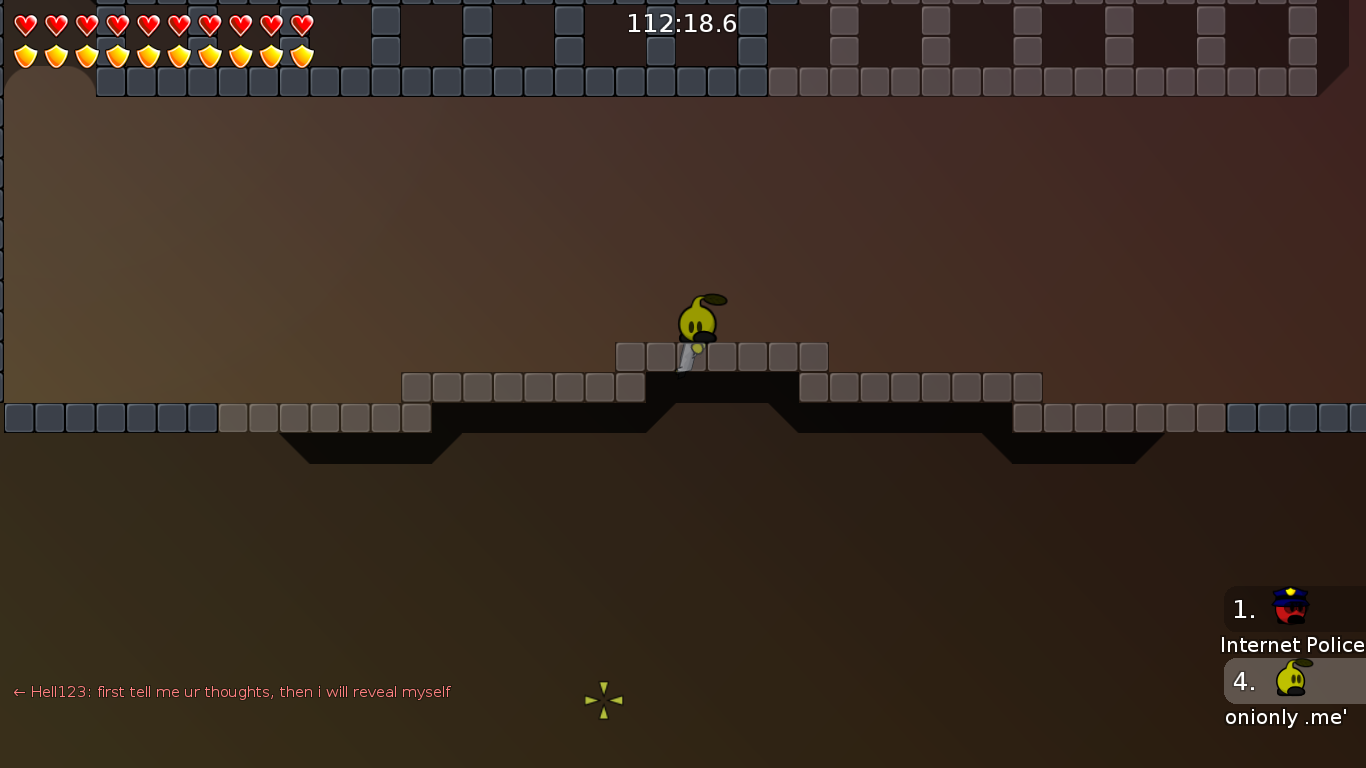Select the Internet Police name label
This screenshot has width=1366, height=768.
point(1291,645)
